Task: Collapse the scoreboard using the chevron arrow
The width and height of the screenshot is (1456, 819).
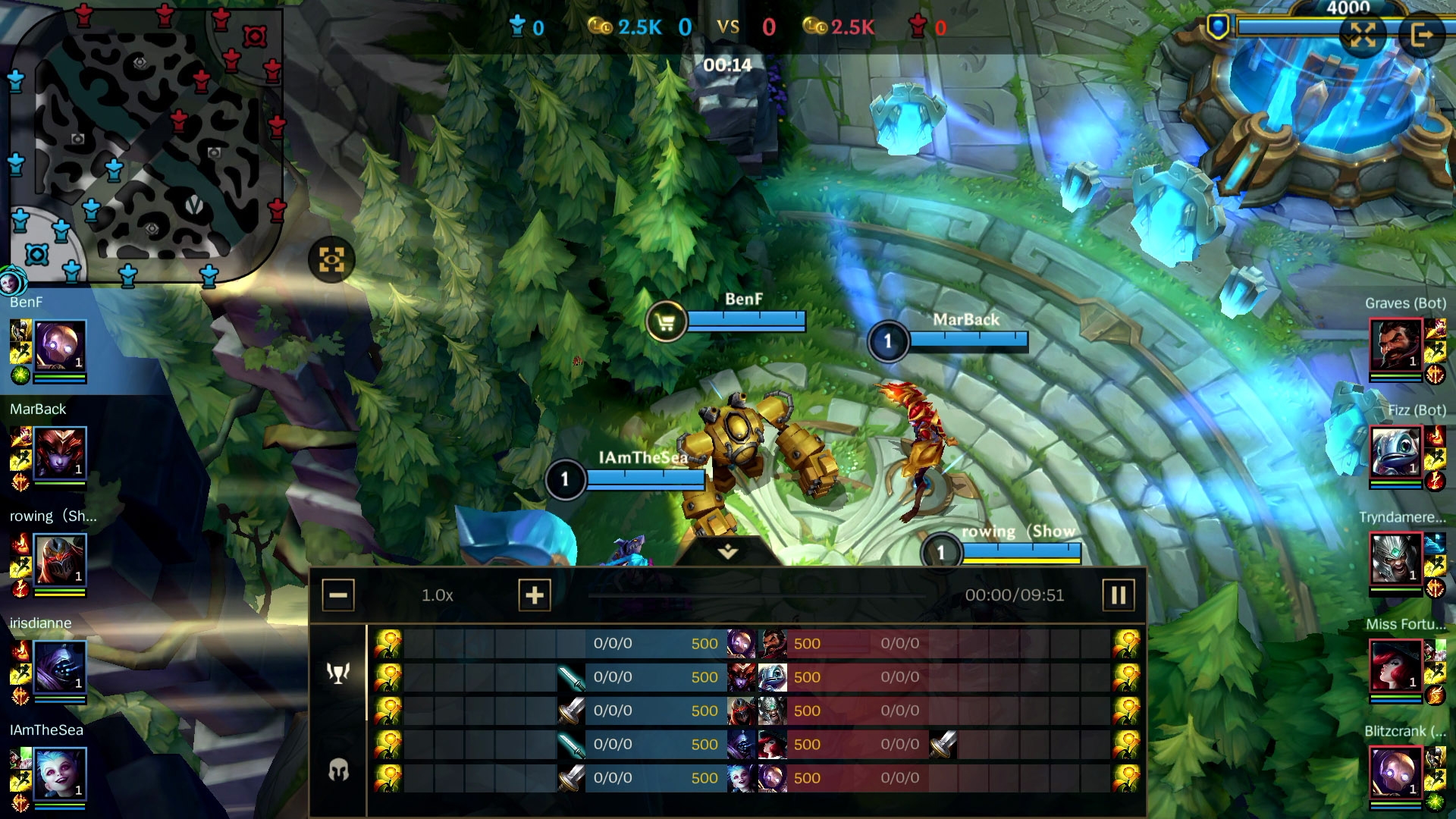Action: click(727, 554)
